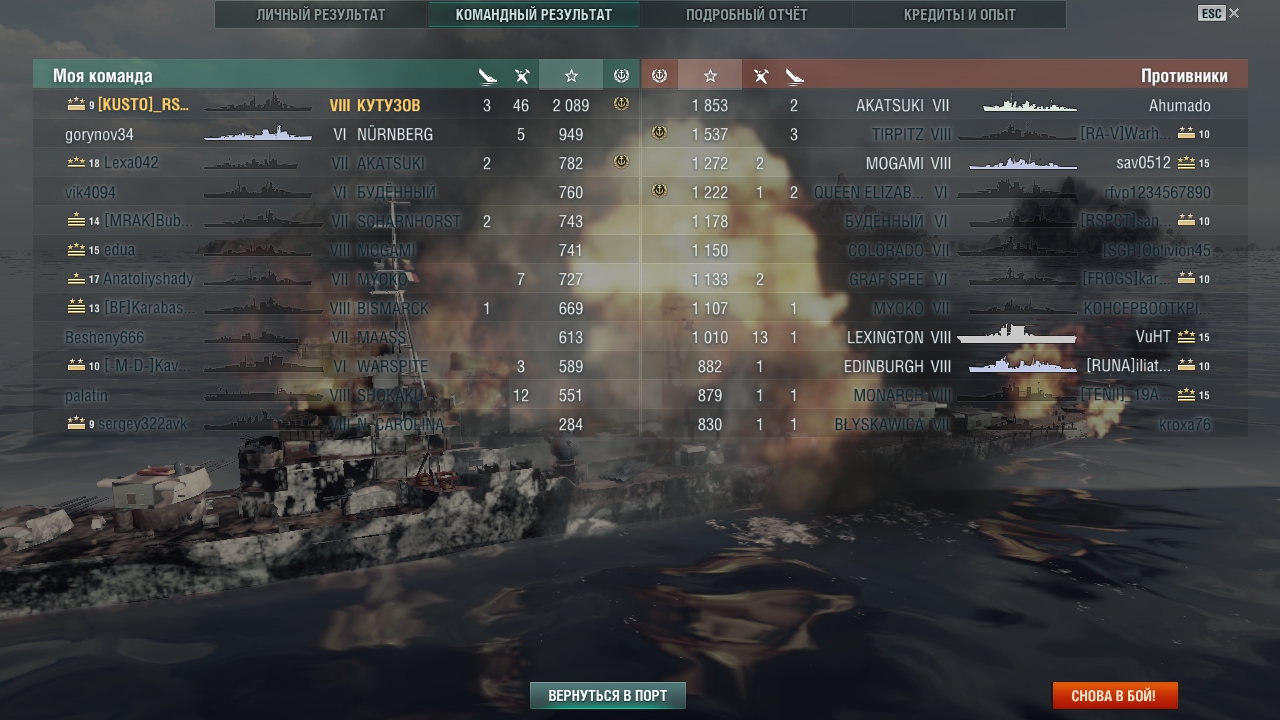Select the Кредиты и опыт tab
Screen dimensions: 1280x720
point(959,15)
